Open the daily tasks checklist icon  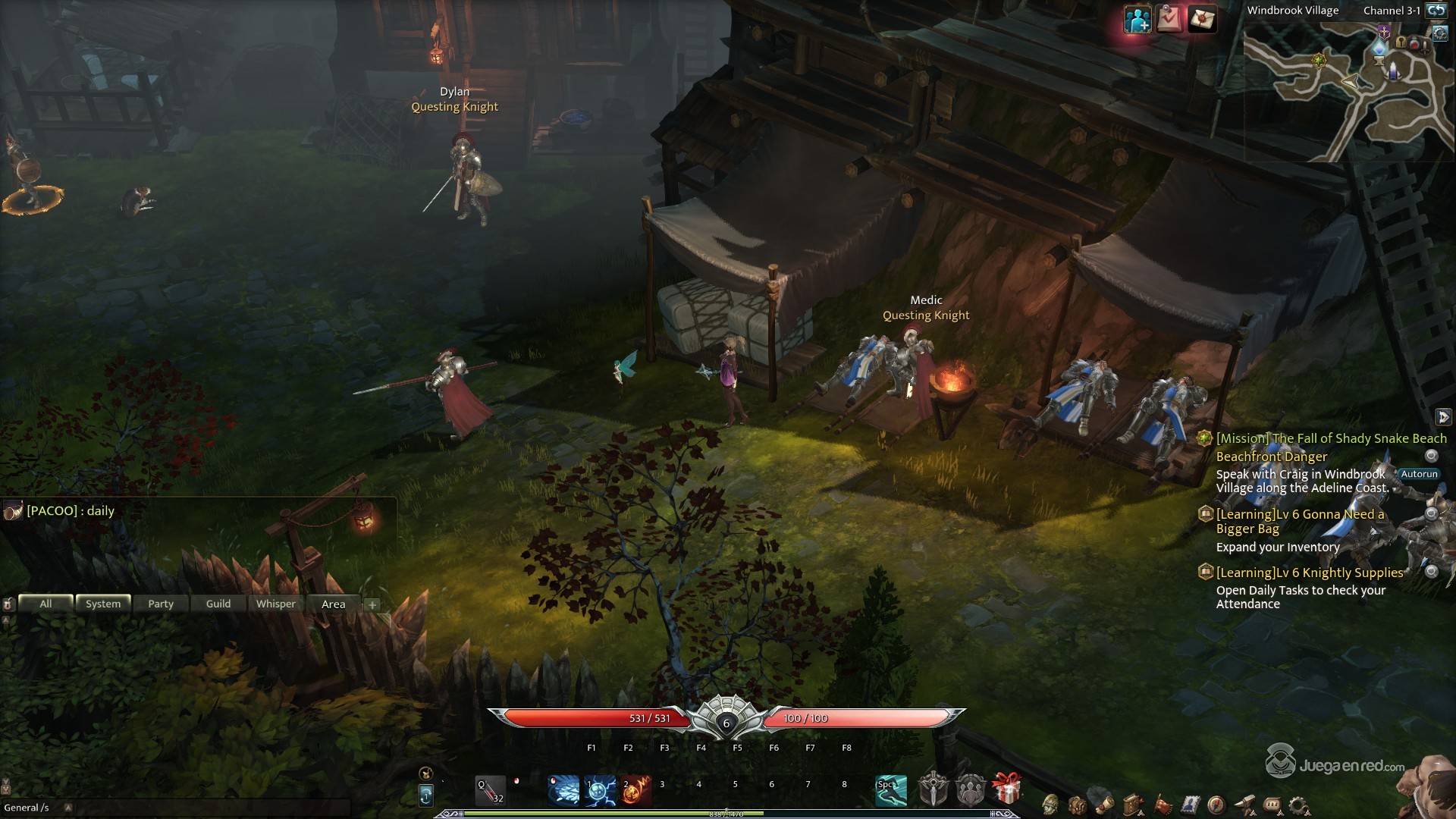pos(1169,20)
